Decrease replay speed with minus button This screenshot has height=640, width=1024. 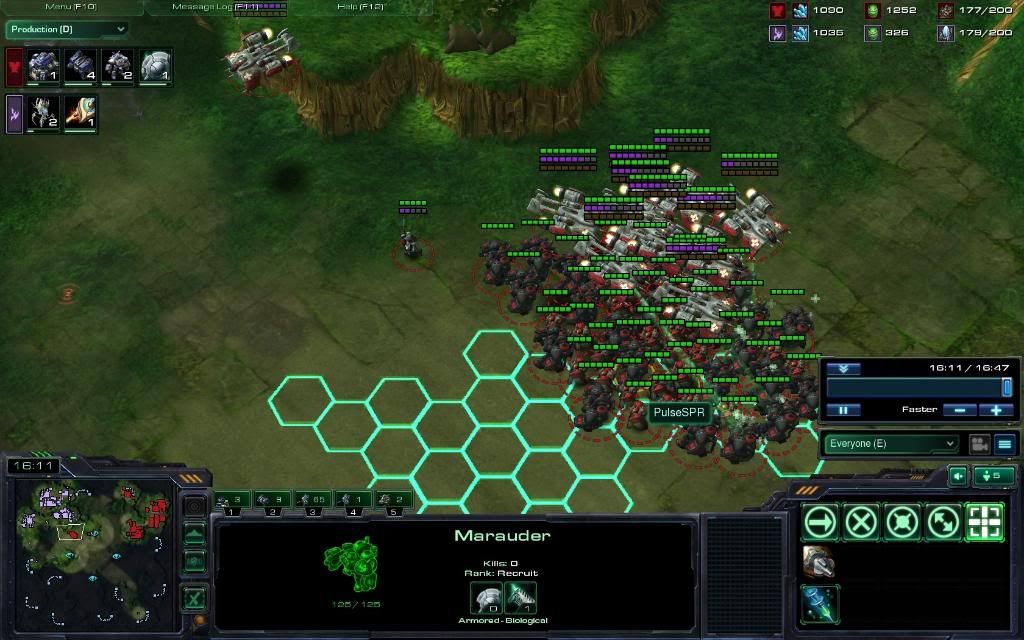point(959,410)
